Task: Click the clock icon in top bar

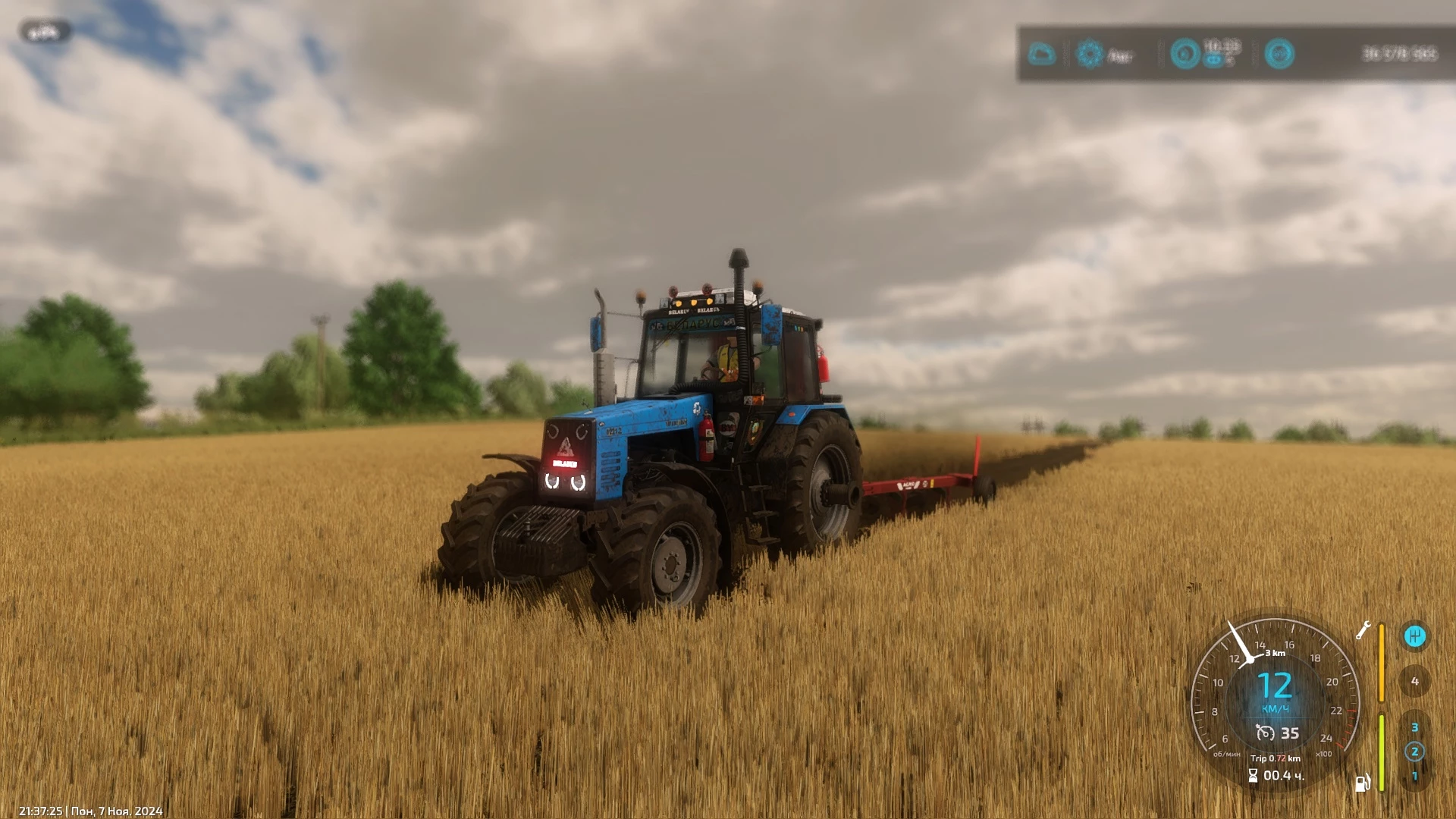Action: tap(1185, 54)
